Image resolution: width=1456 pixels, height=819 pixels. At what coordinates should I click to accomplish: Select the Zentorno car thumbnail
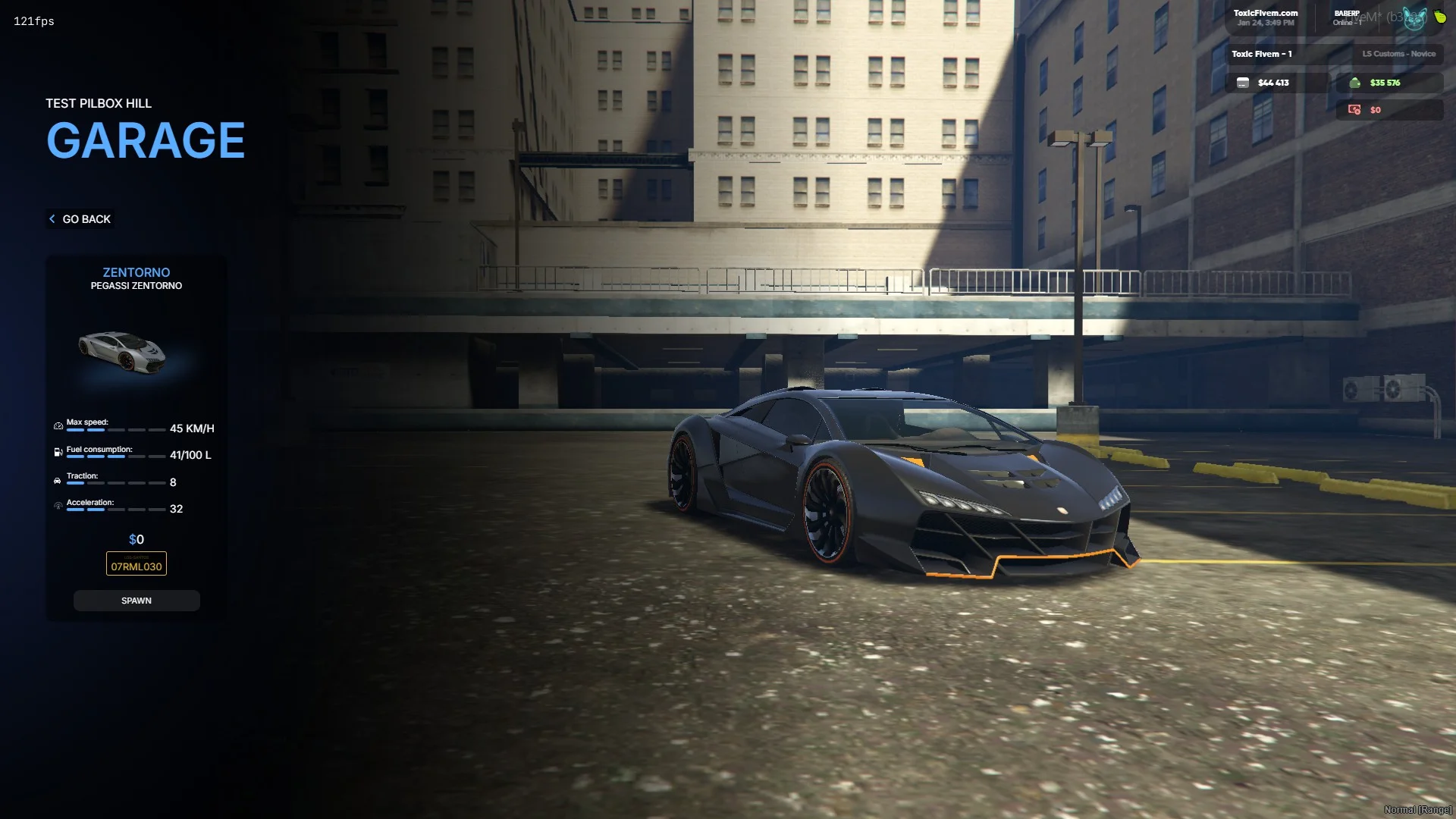coord(123,352)
